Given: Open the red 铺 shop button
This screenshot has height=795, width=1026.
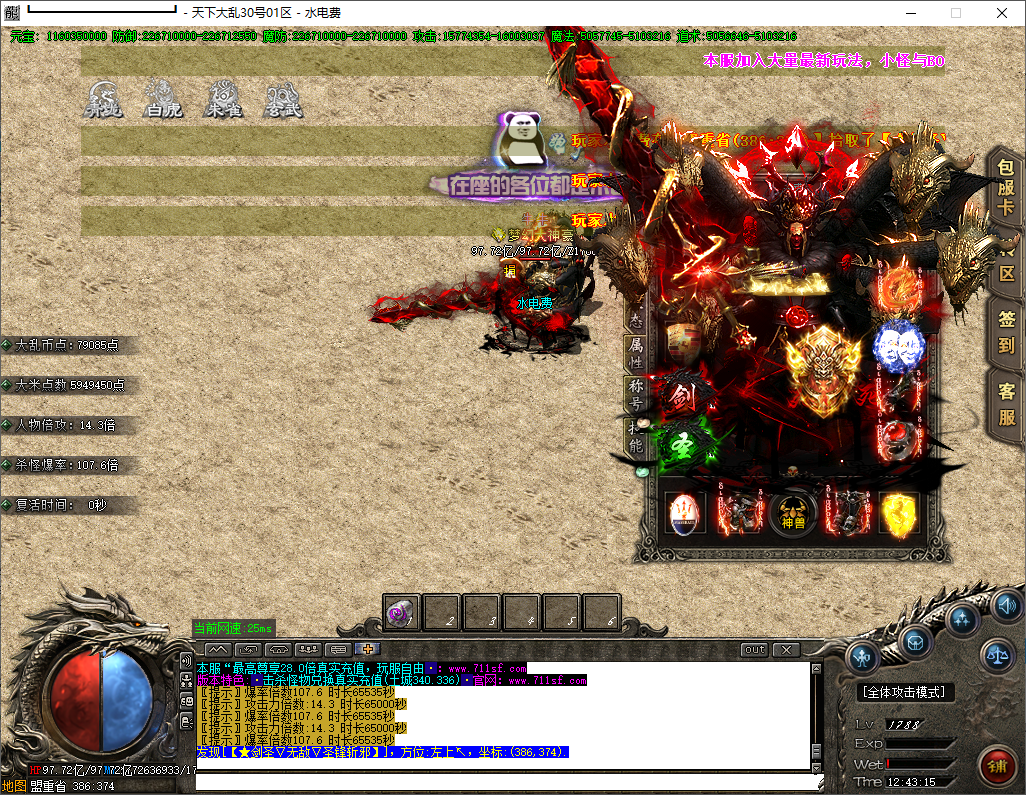Looking at the screenshot, I should (996, 767).
